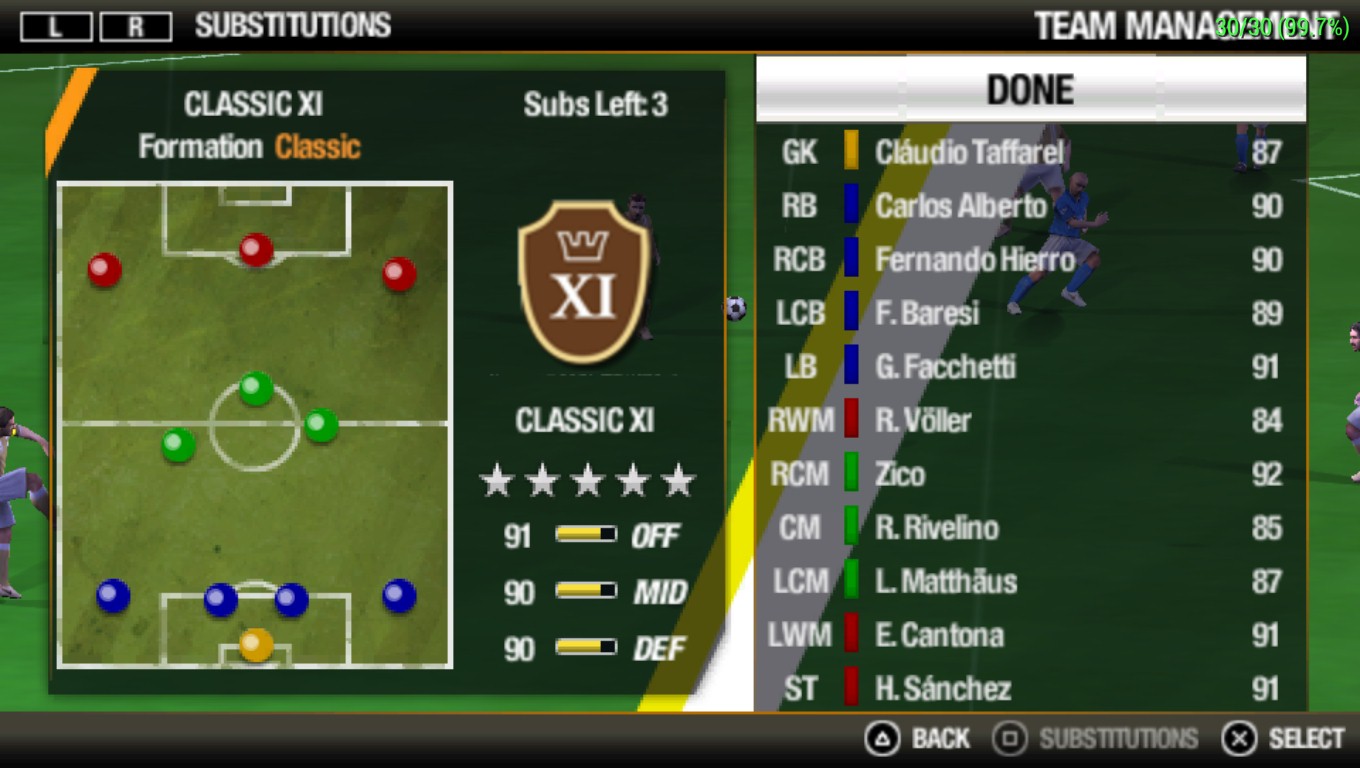Select the DONE button
Screen dimensions: 1360x768
pos(1030,89)
